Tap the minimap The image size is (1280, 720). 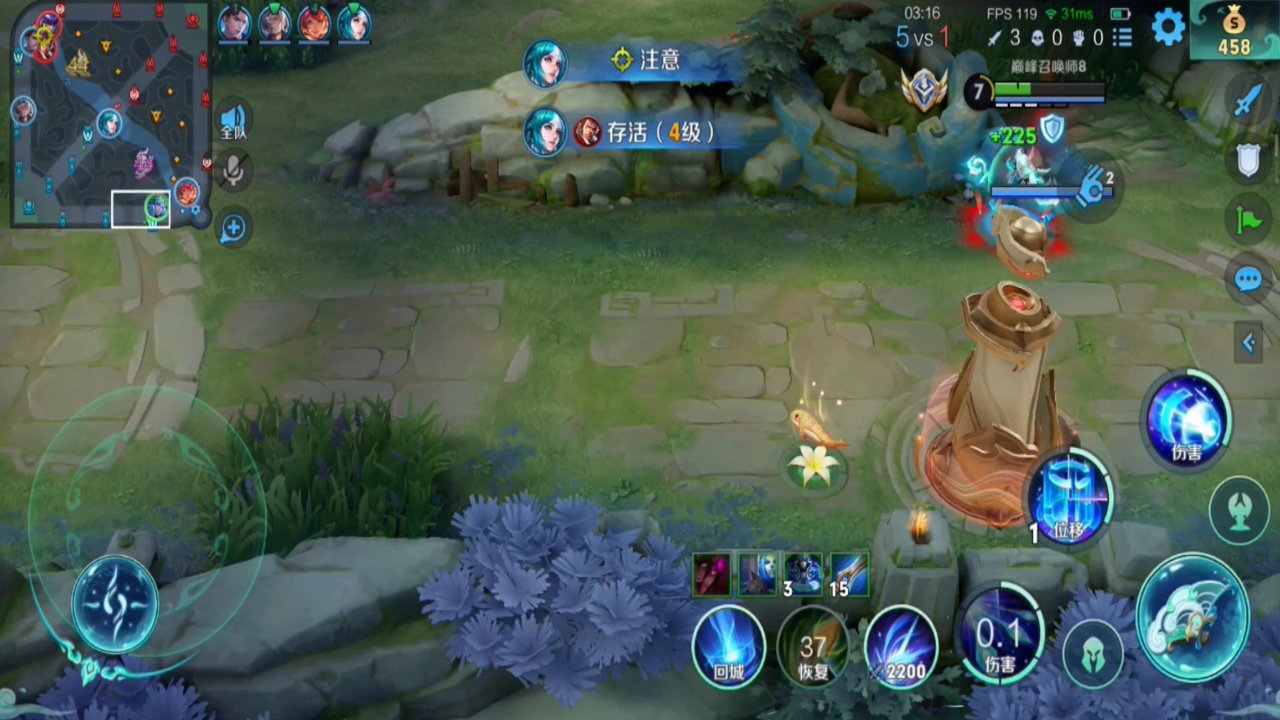pyautogui.click(x=110, y=114)
